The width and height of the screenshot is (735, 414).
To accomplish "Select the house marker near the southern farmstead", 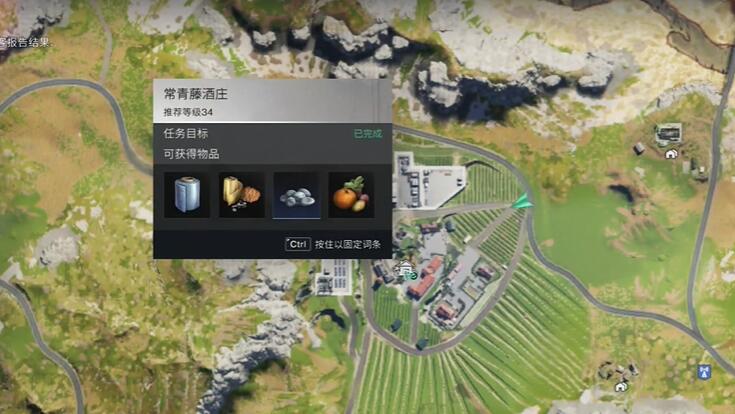I will 620,387.
